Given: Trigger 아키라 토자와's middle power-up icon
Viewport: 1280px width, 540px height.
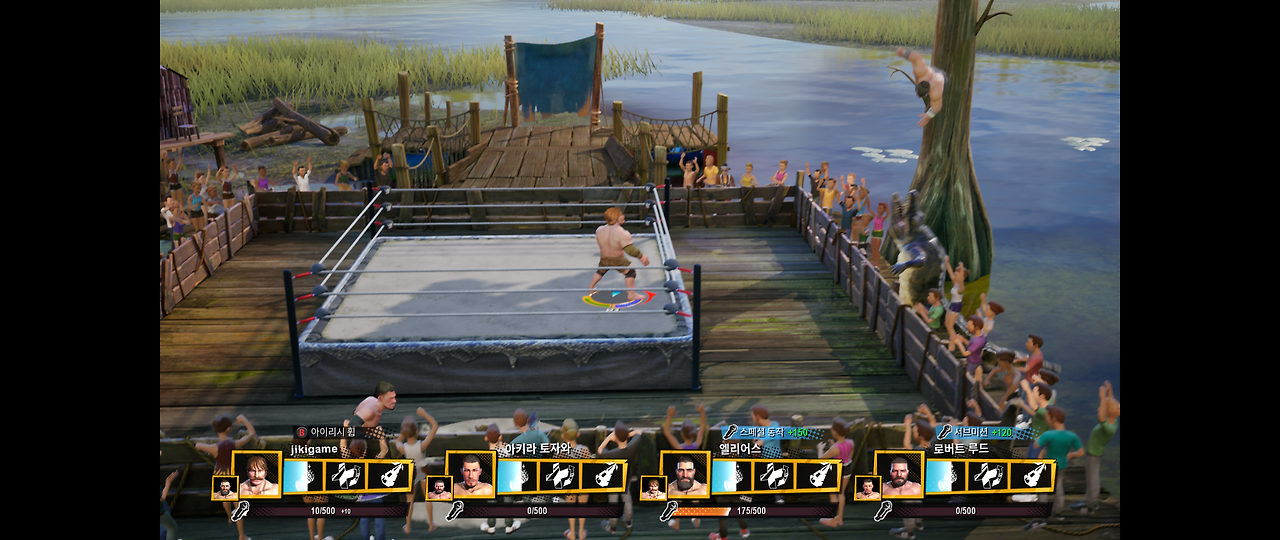Looking at the screenshot, I should pyautogui.click(x=560, y=476).
